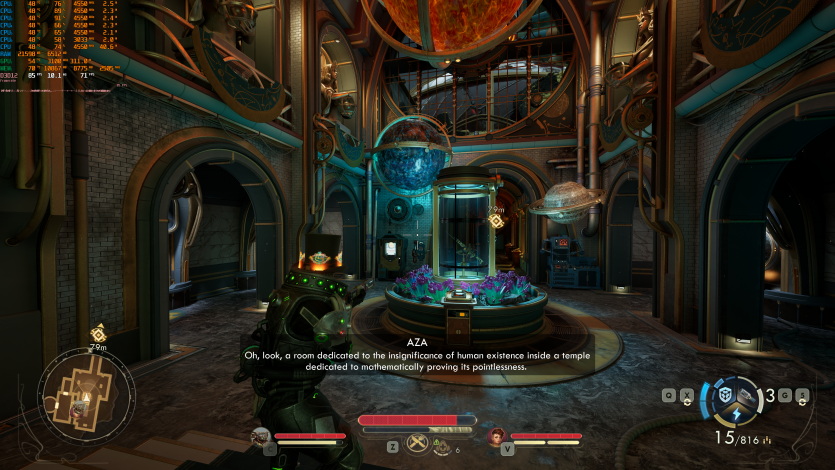Select the cube shield ability in the wheel
This screenshot has width=835, height=470.
point(727,394)
